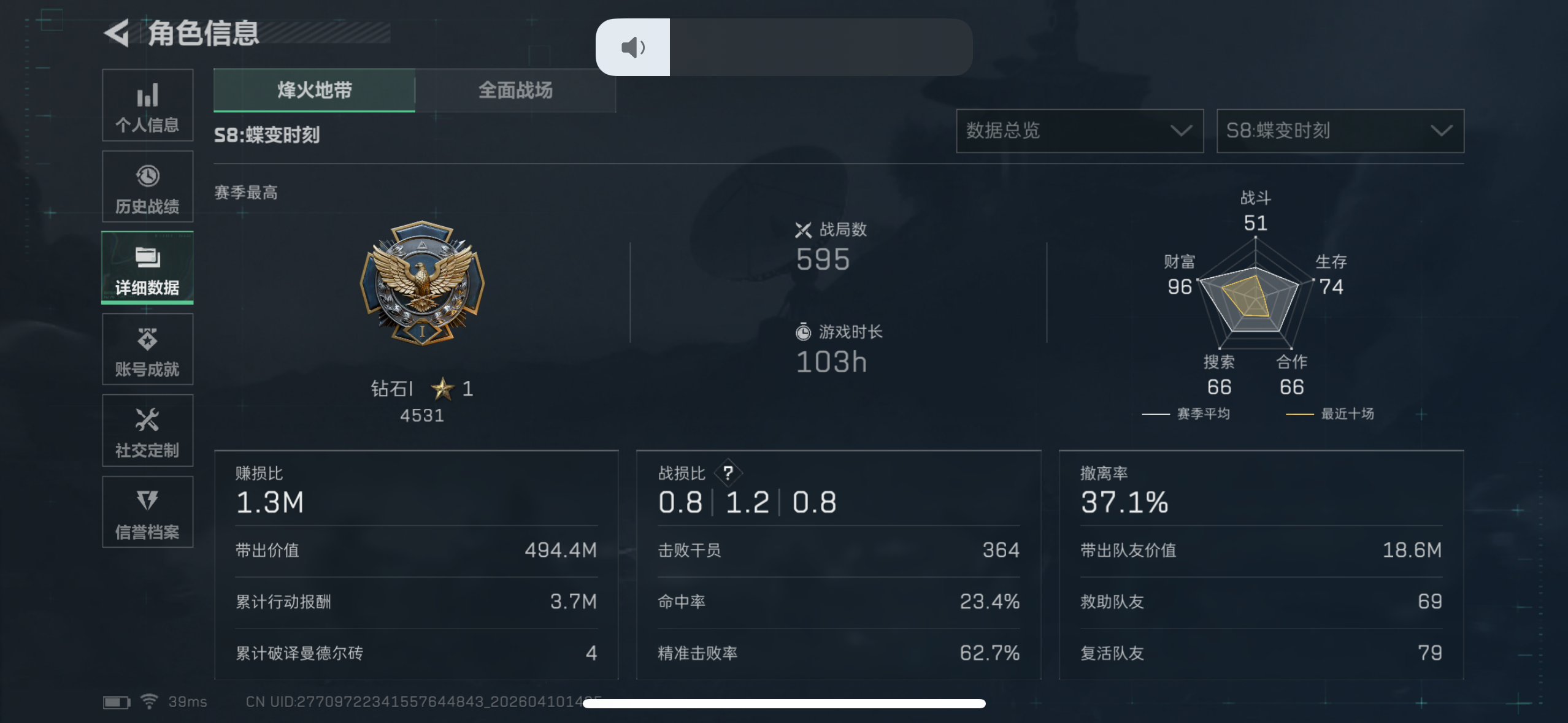Image resolution: width=1568 pixels, height=723 pixels.
Task: Check the 信誉档案 reputation file
Action: coord(147,512)
